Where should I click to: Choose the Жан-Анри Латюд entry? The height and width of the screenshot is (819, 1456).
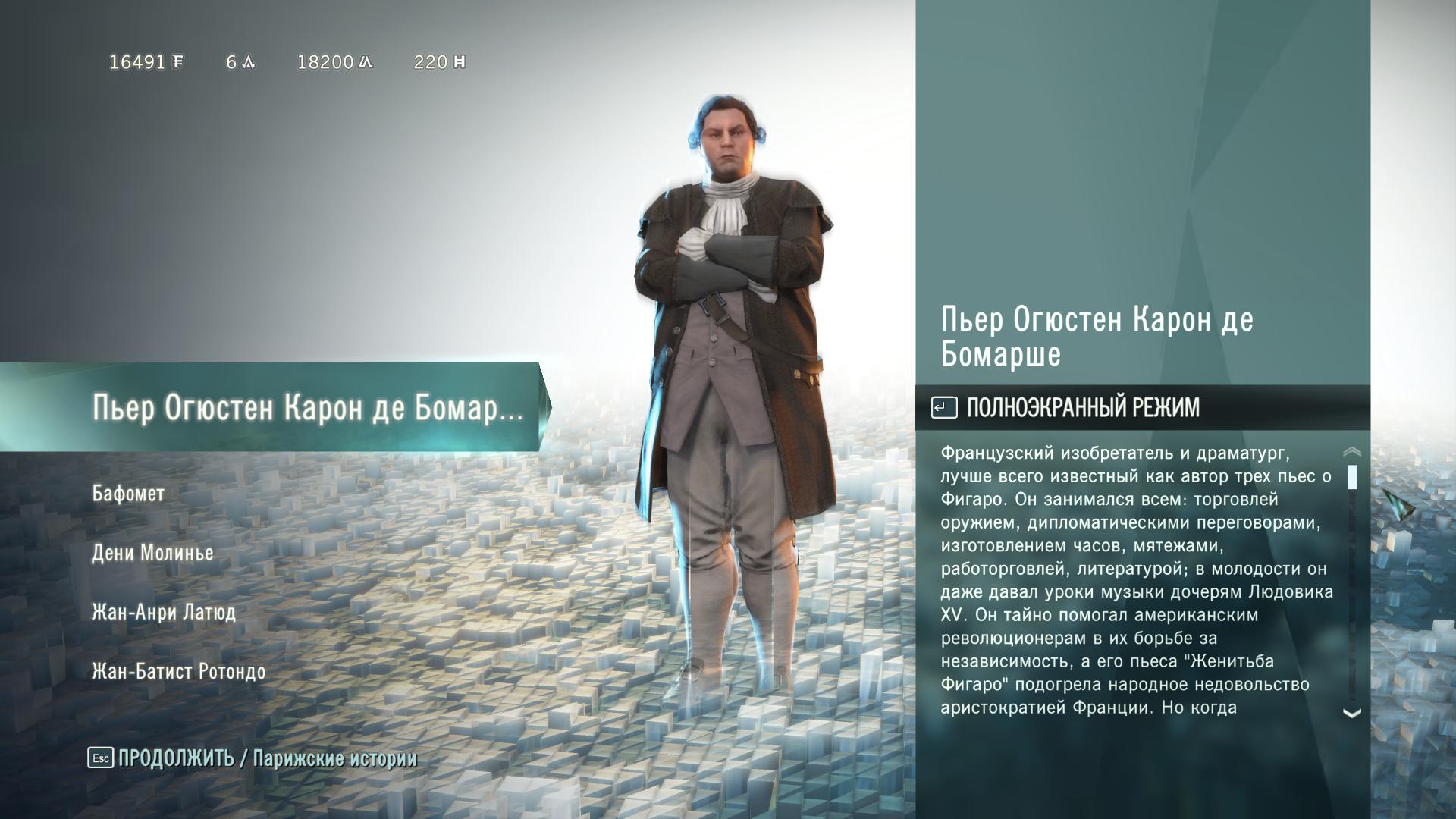pos(163,612)
